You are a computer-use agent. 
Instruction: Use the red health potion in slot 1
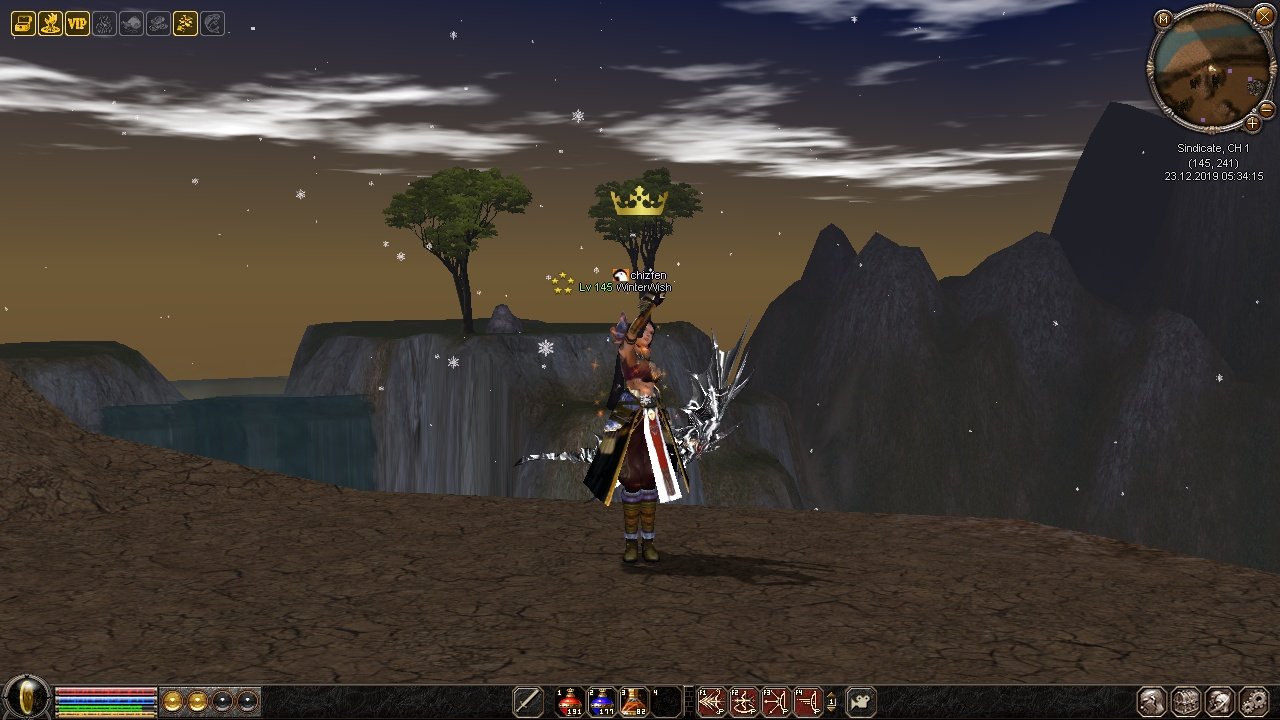tap(570, 702)
